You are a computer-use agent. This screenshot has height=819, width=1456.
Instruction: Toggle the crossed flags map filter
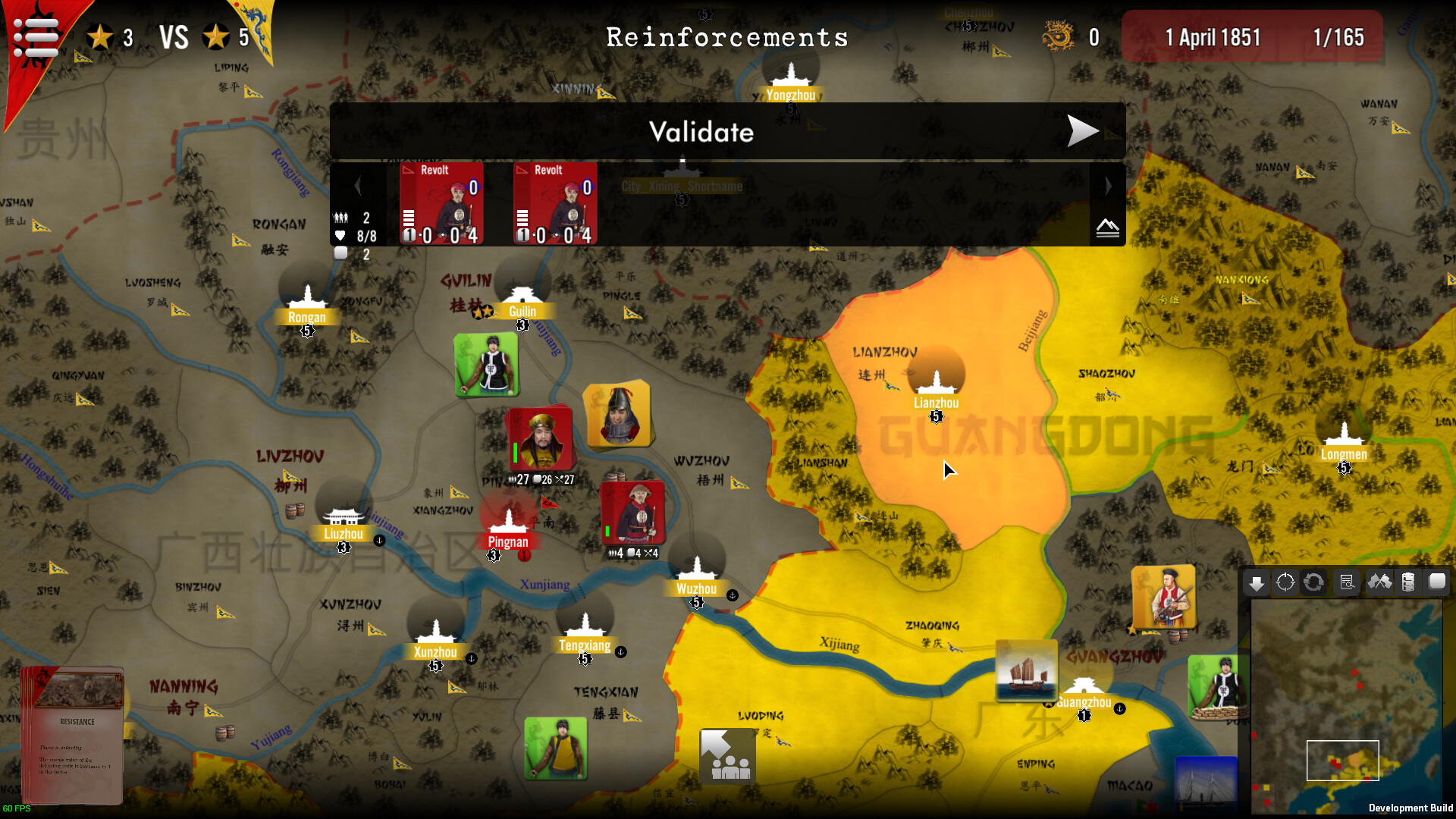(1379, 582)
